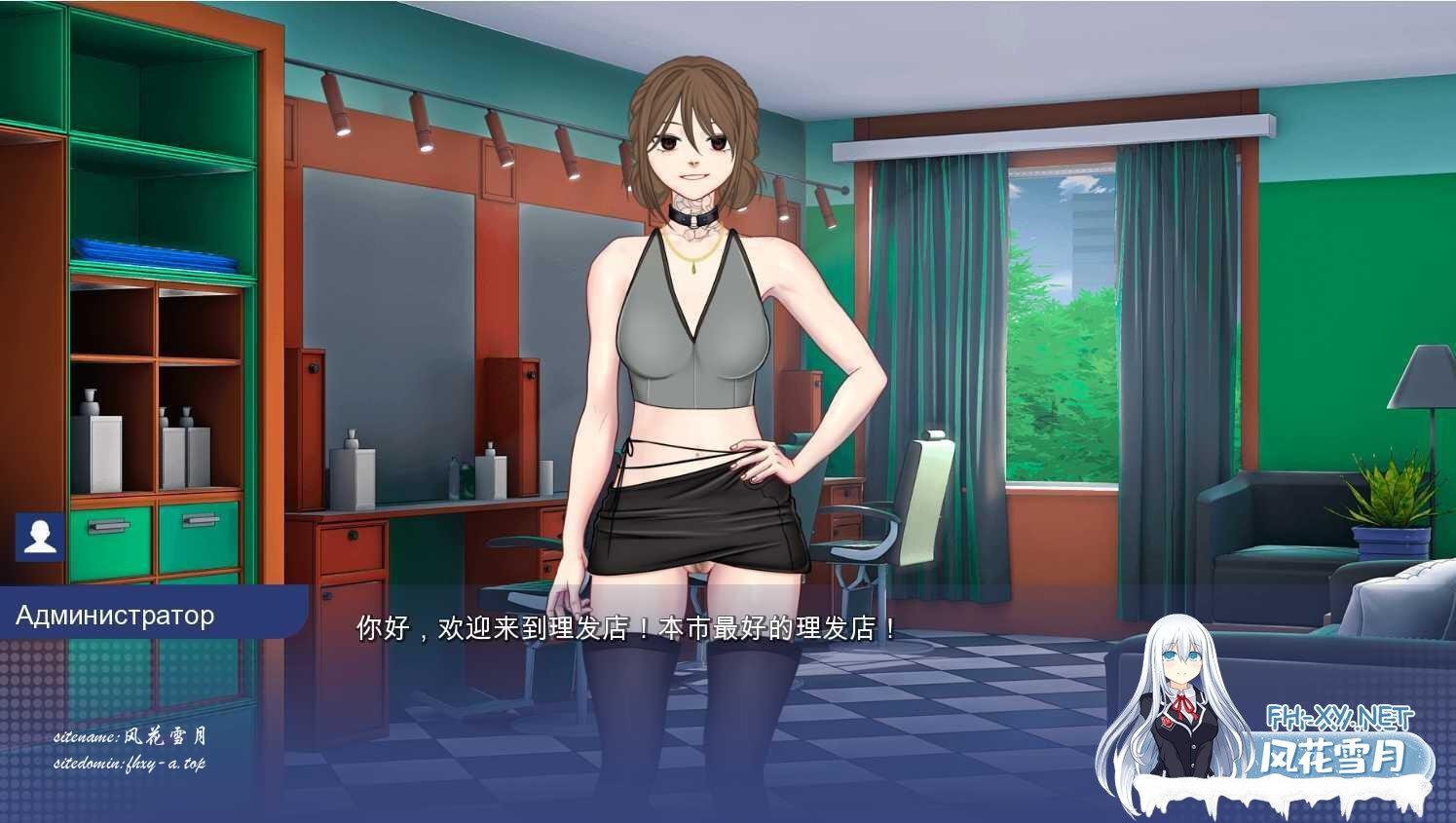Click the blue person silhouette icon
Image resolution: width=1456 pixels, height=823 pixels.
click(x=40, y=537)
